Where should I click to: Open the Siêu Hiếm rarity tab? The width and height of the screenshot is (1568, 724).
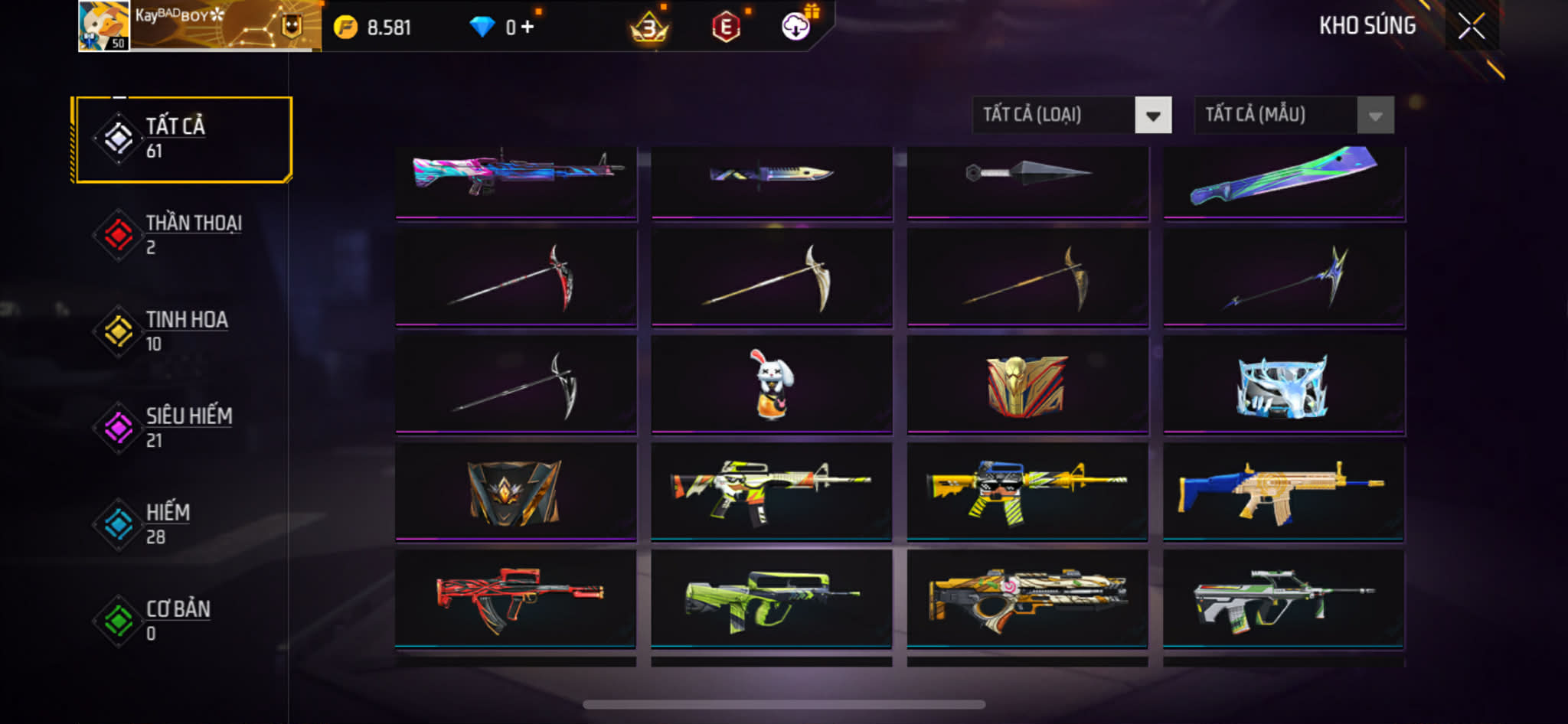point(182,428)
